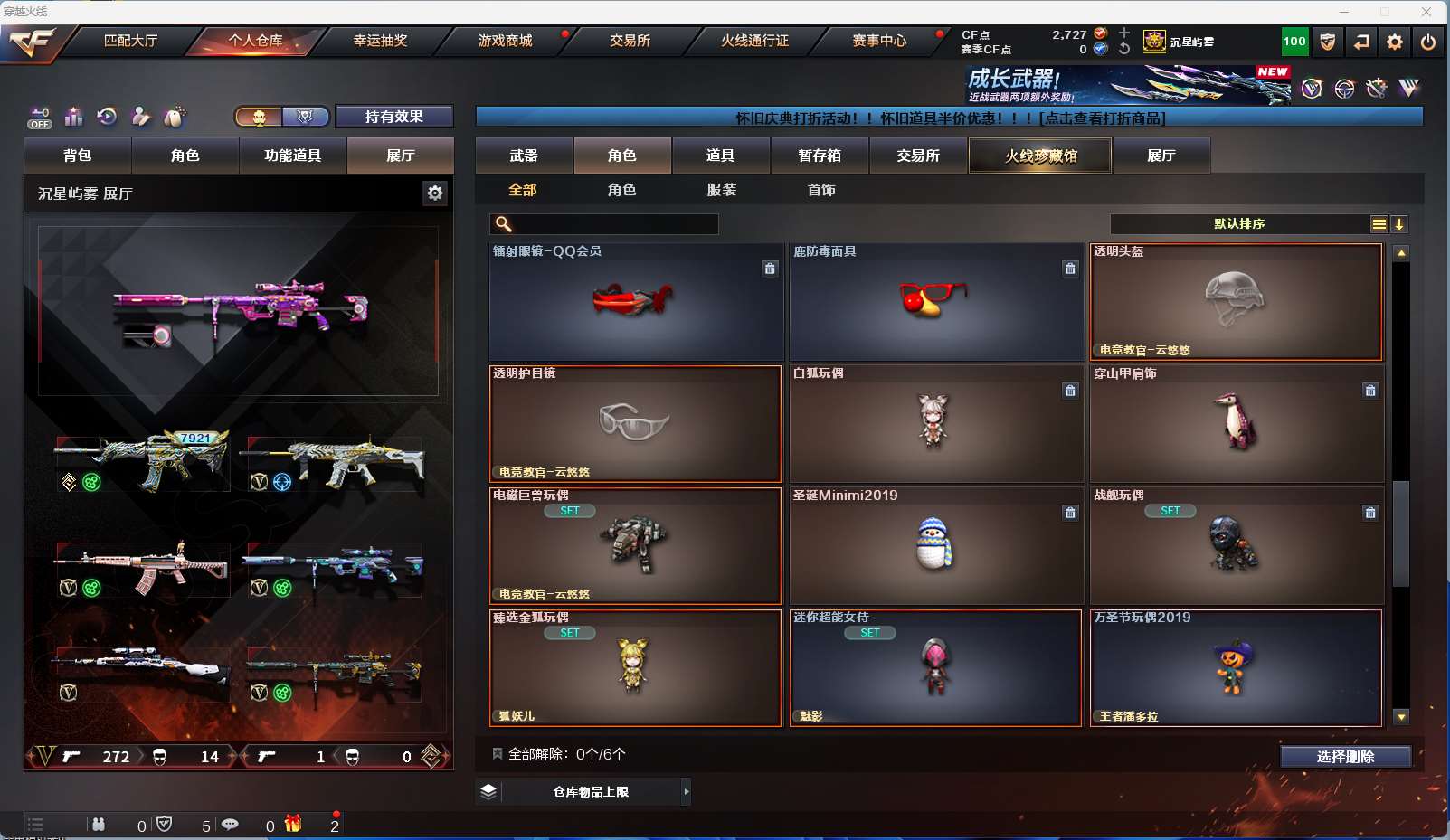The width and height of the screenshot is (1450, 840).
Task: Open the 游戏商城 game shop
Action: (505, 41)
